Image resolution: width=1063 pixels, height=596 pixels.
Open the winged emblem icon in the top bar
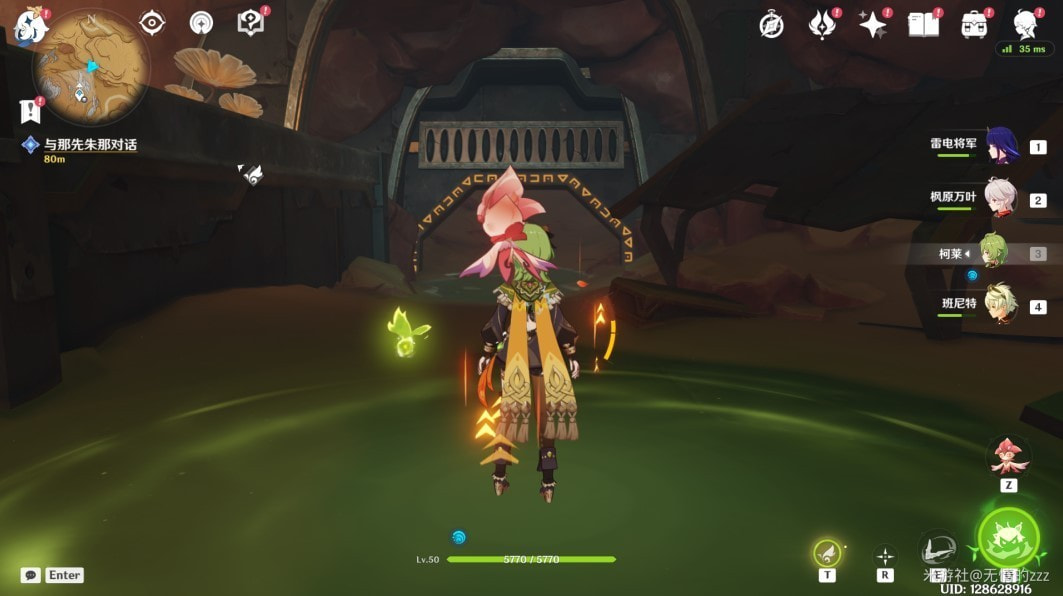[x=822, y=25]
